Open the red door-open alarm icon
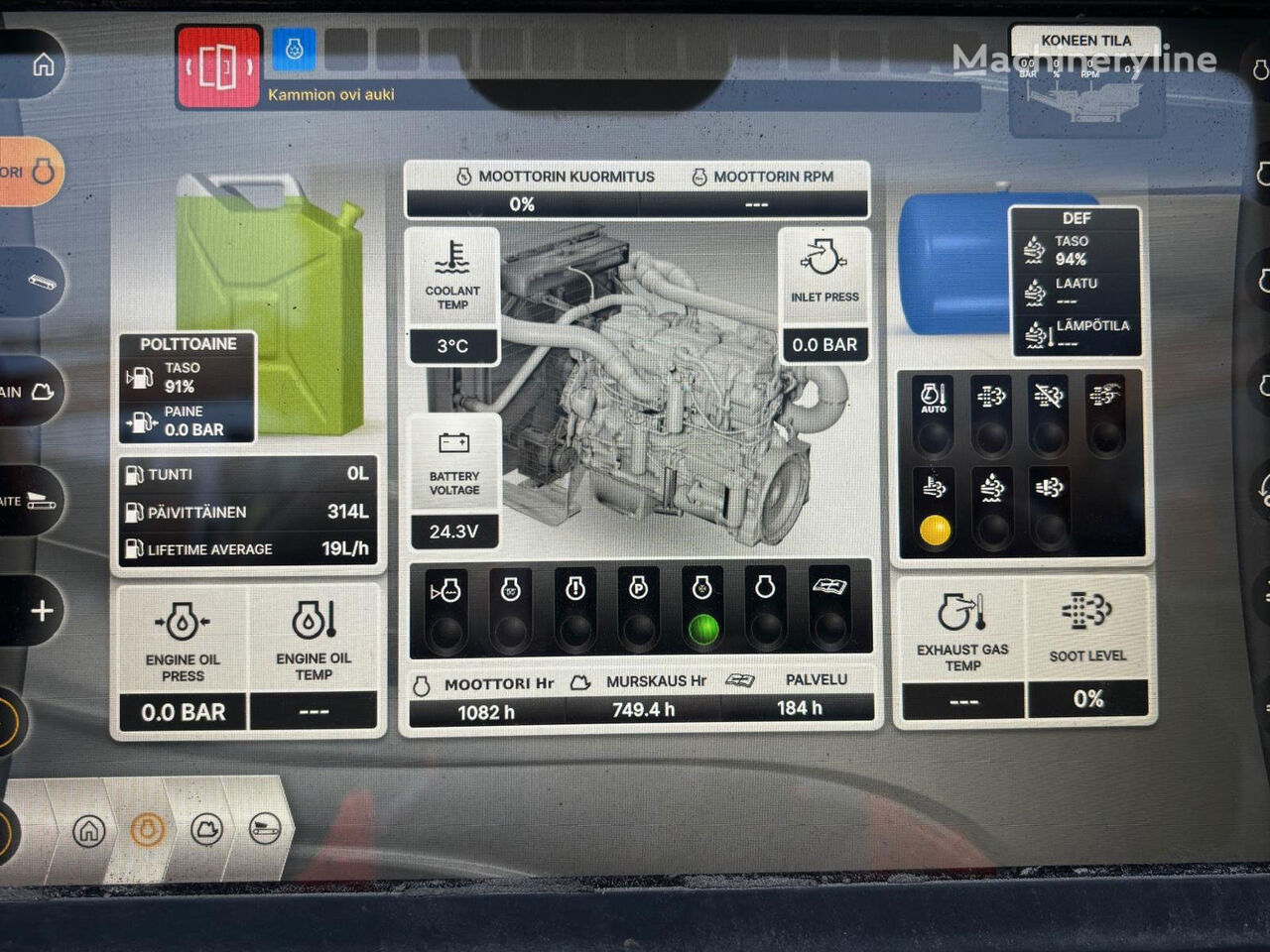Screen dimensions: 1270x952 pyautogui.click(x=218, y=66)
